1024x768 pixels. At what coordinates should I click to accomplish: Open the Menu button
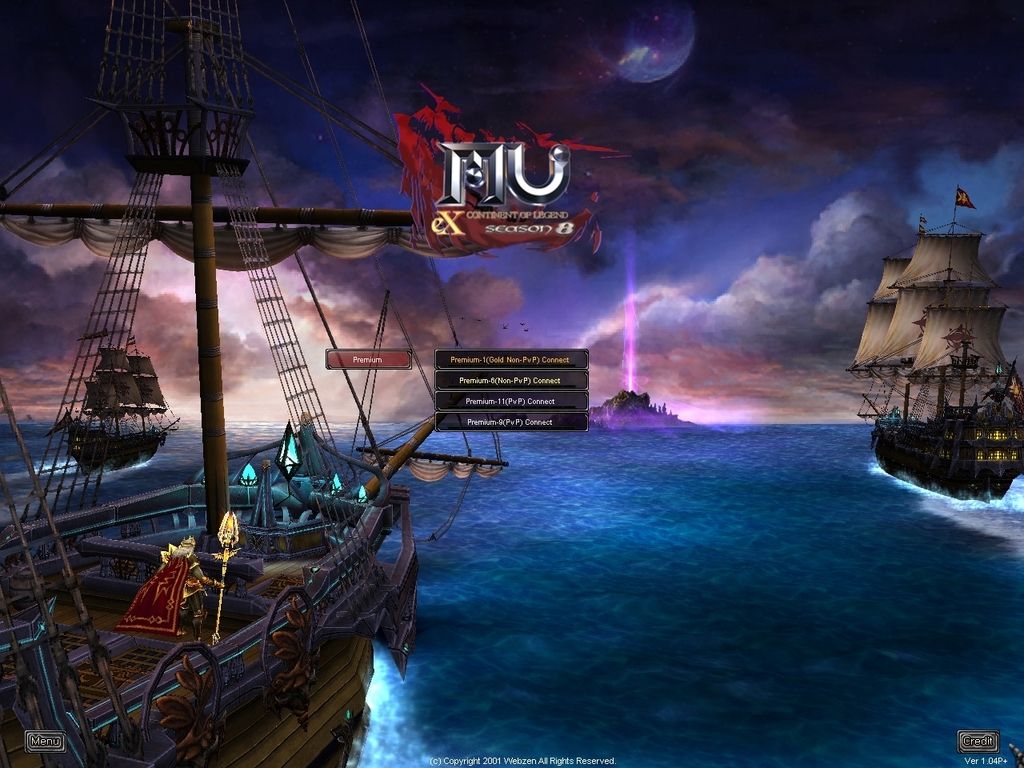tap(45, 741)
